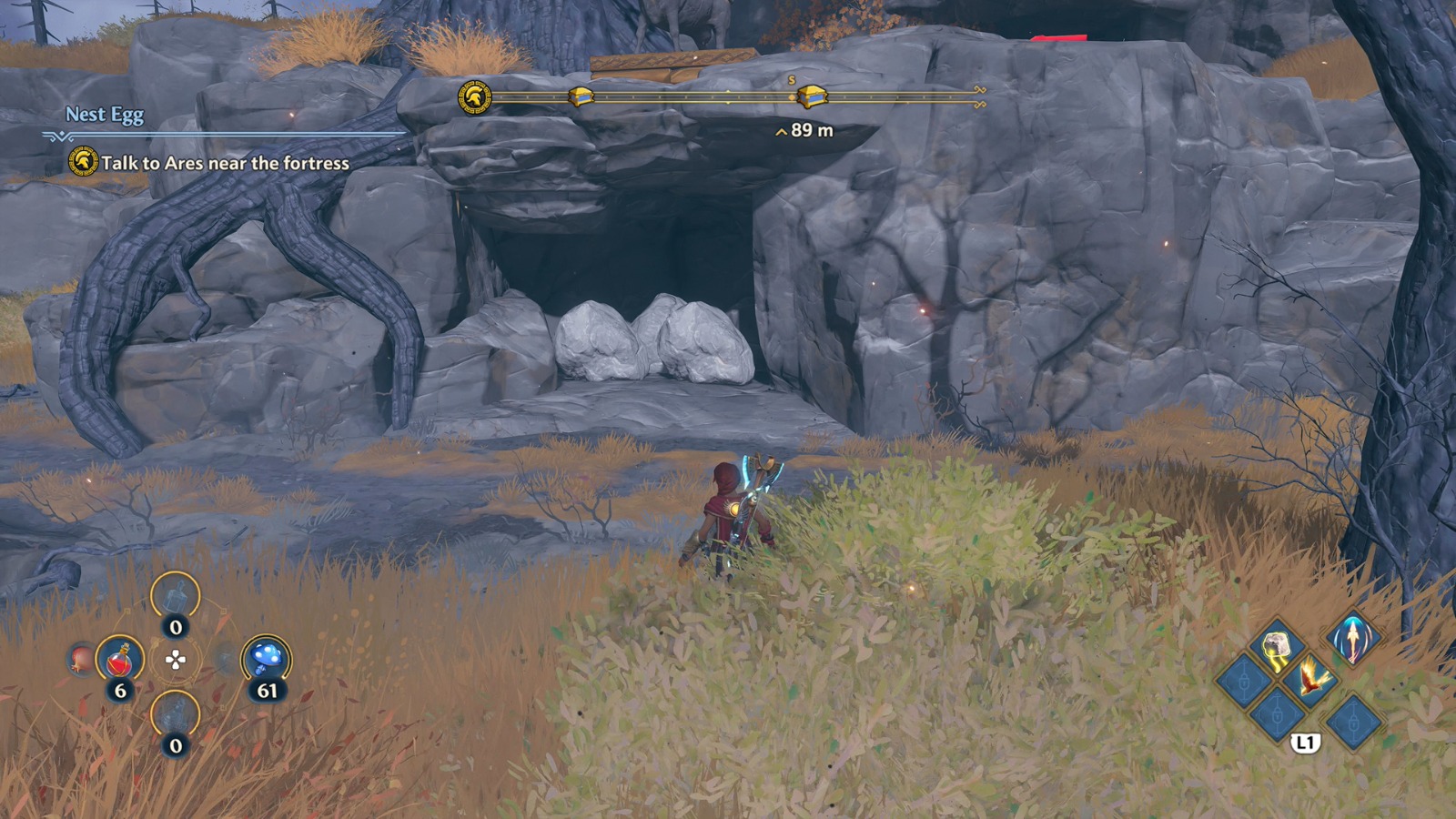Click the pomegranate icon in the potion wheel
1456x819 pixels.
(80, 659)
